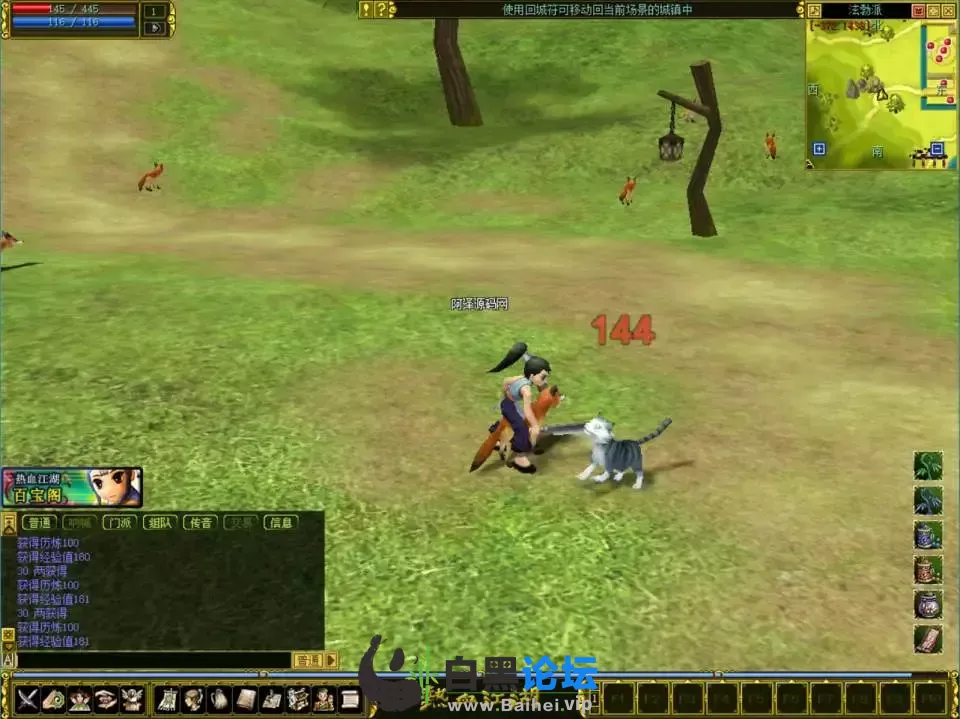Viewport: 960px width, 719px height.
Task: Click the question mark help button
Action: pos(380,10)
